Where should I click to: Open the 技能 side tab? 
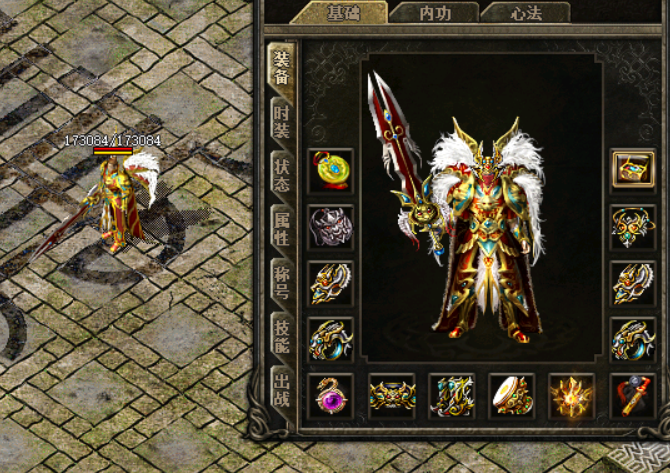281,338
